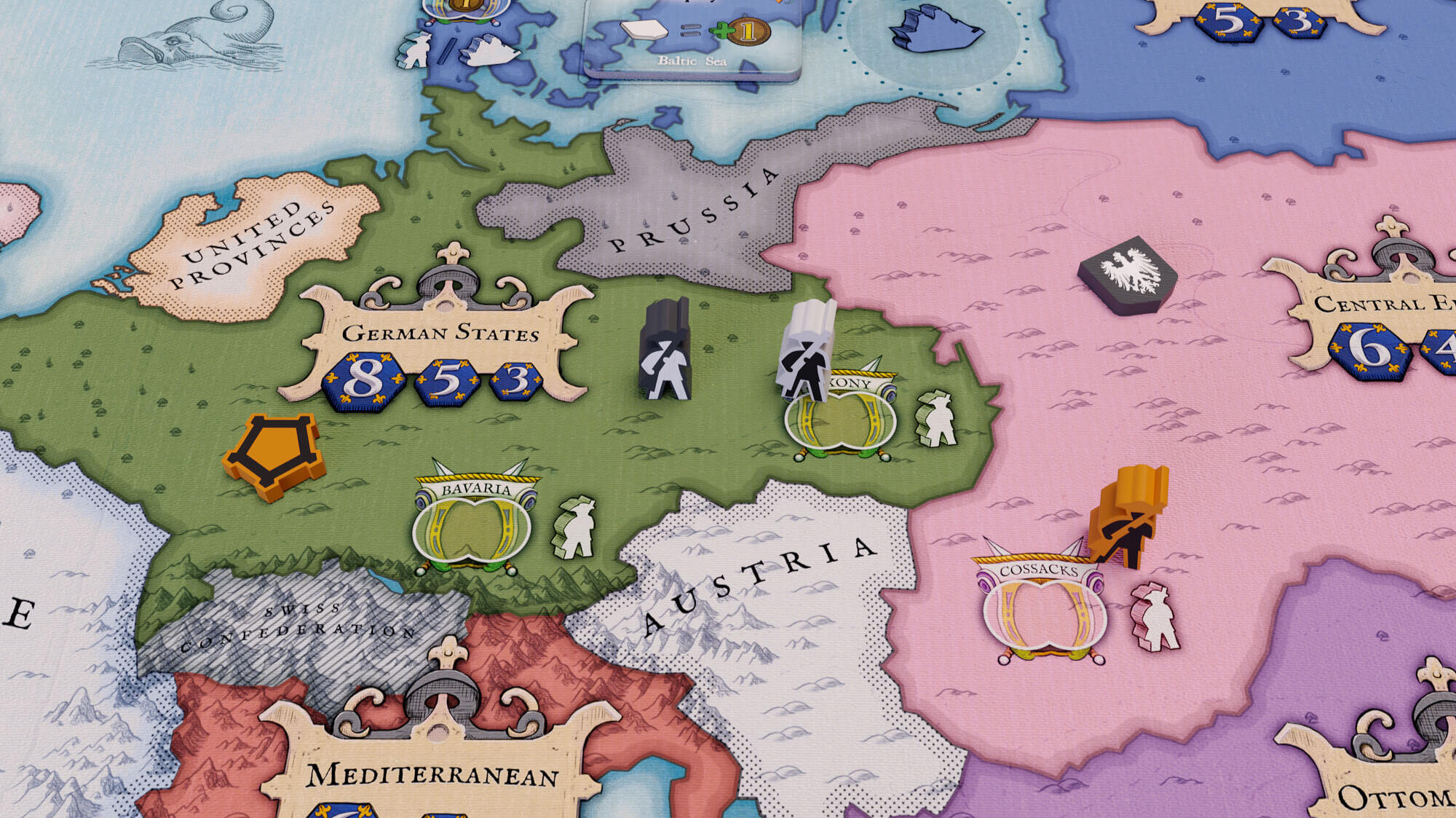
Task: Select the black eagle shield token
Action: (x=1127, y=274)
